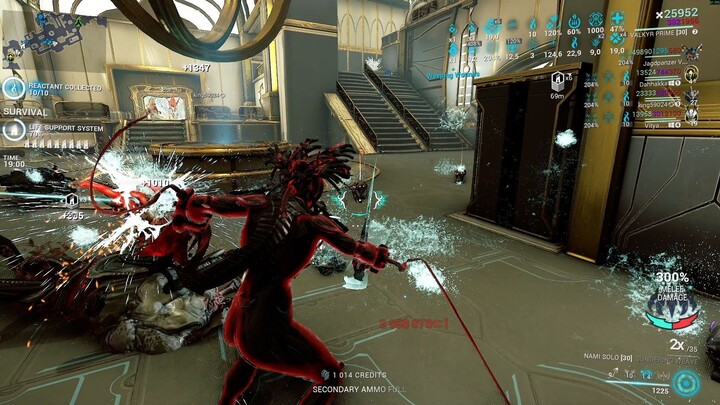Click the Valkyr Prime player name
Image resolution: width=720 pixels, height=405 pixels.
[x=656, y=34]
